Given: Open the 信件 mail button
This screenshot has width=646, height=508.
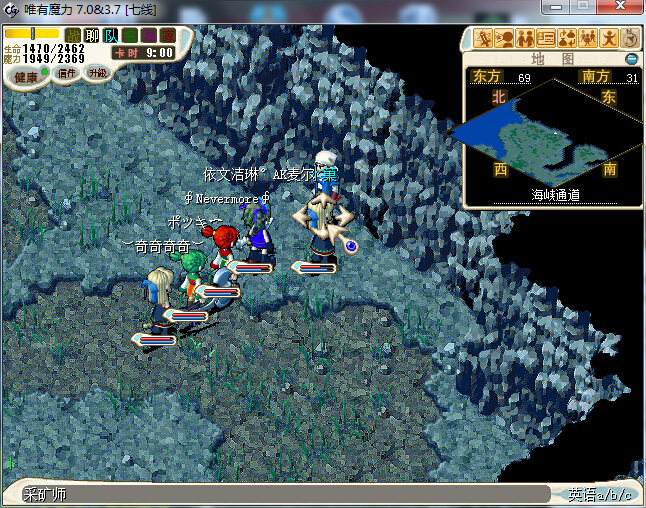Looking at the screenshot, I should tap(68, 73).
